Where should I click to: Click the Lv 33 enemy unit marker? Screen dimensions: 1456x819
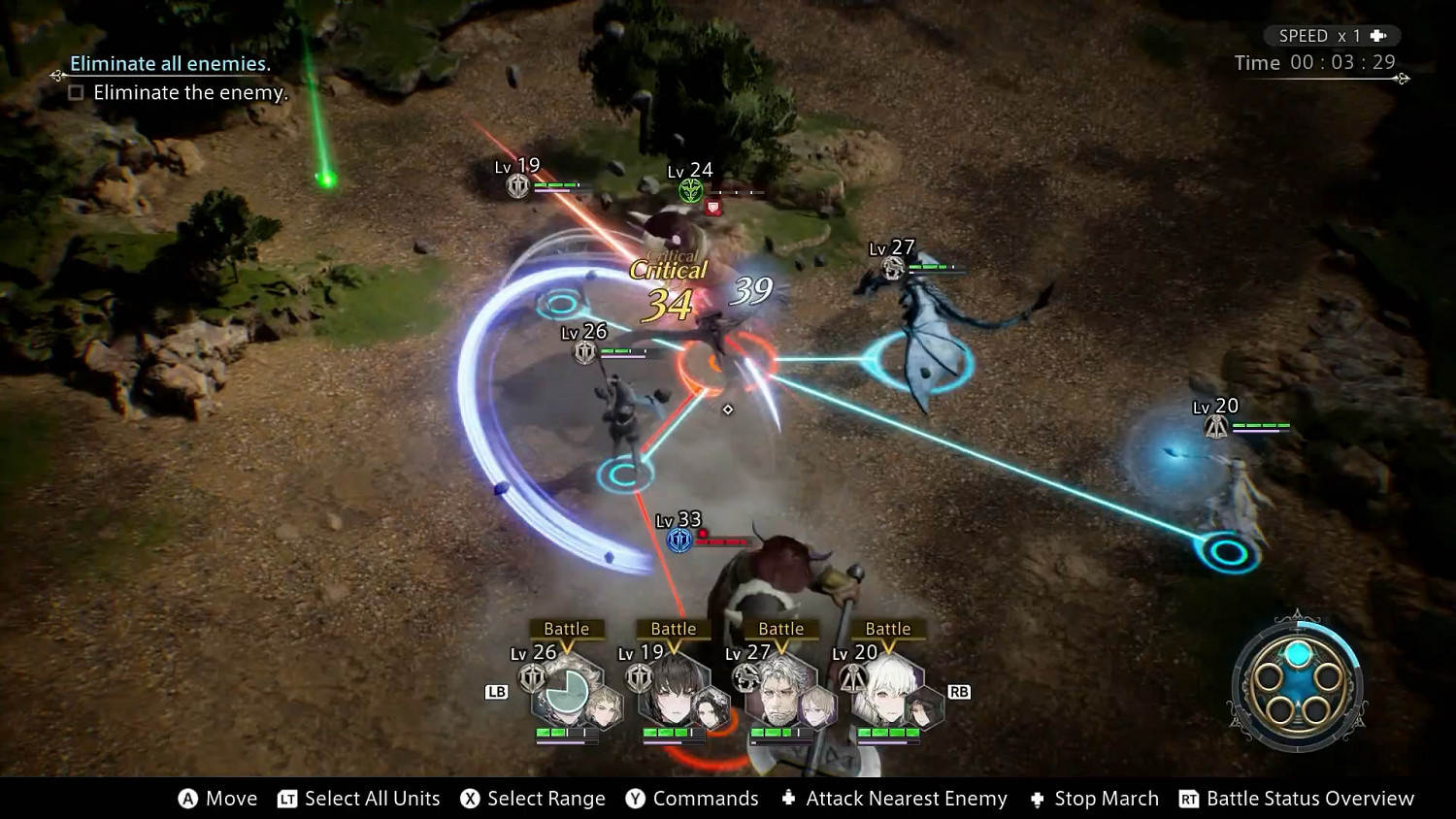pyautogui.click(x=679, y=539)
